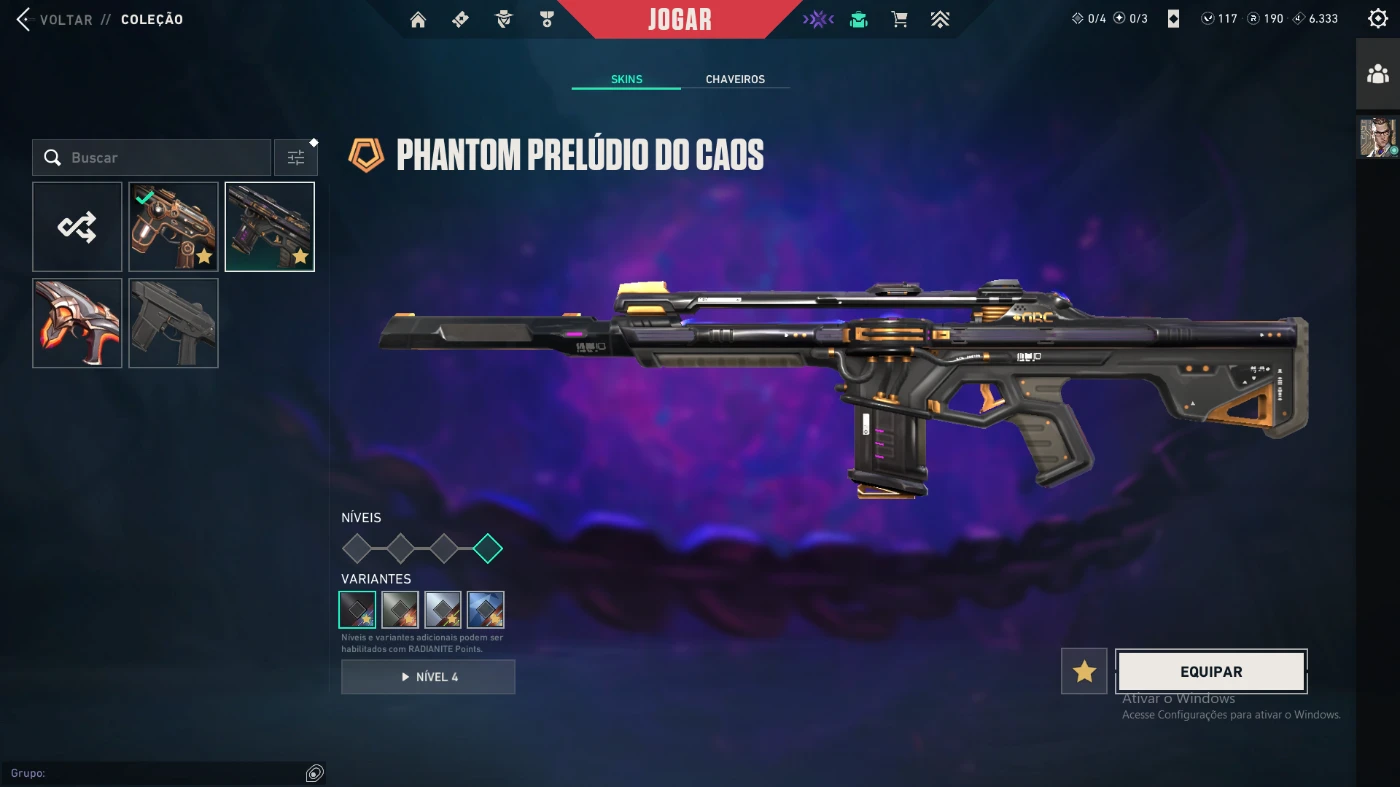Switch to the Chaveiros tab
The width and height of the screenshot is (1400, 787).
point(735,79)
